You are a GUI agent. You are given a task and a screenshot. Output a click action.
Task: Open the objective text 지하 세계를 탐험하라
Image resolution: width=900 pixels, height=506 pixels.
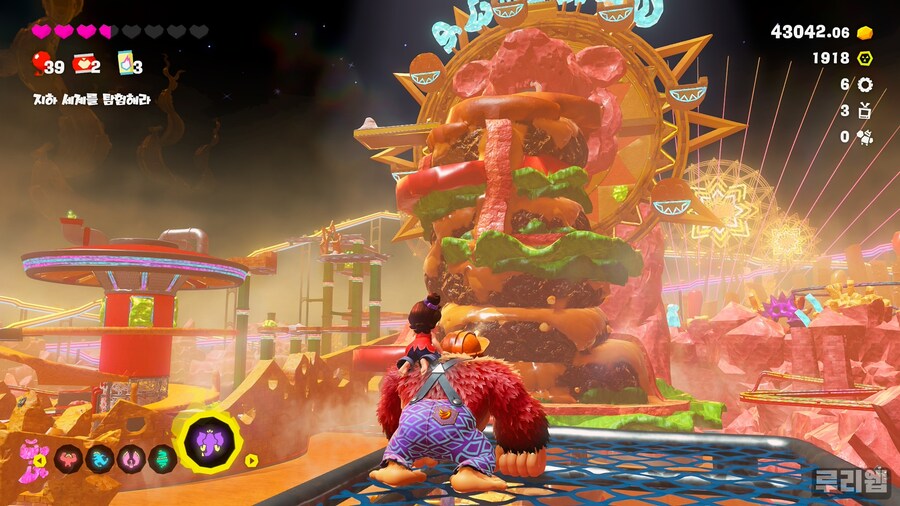tap(90, 100)
